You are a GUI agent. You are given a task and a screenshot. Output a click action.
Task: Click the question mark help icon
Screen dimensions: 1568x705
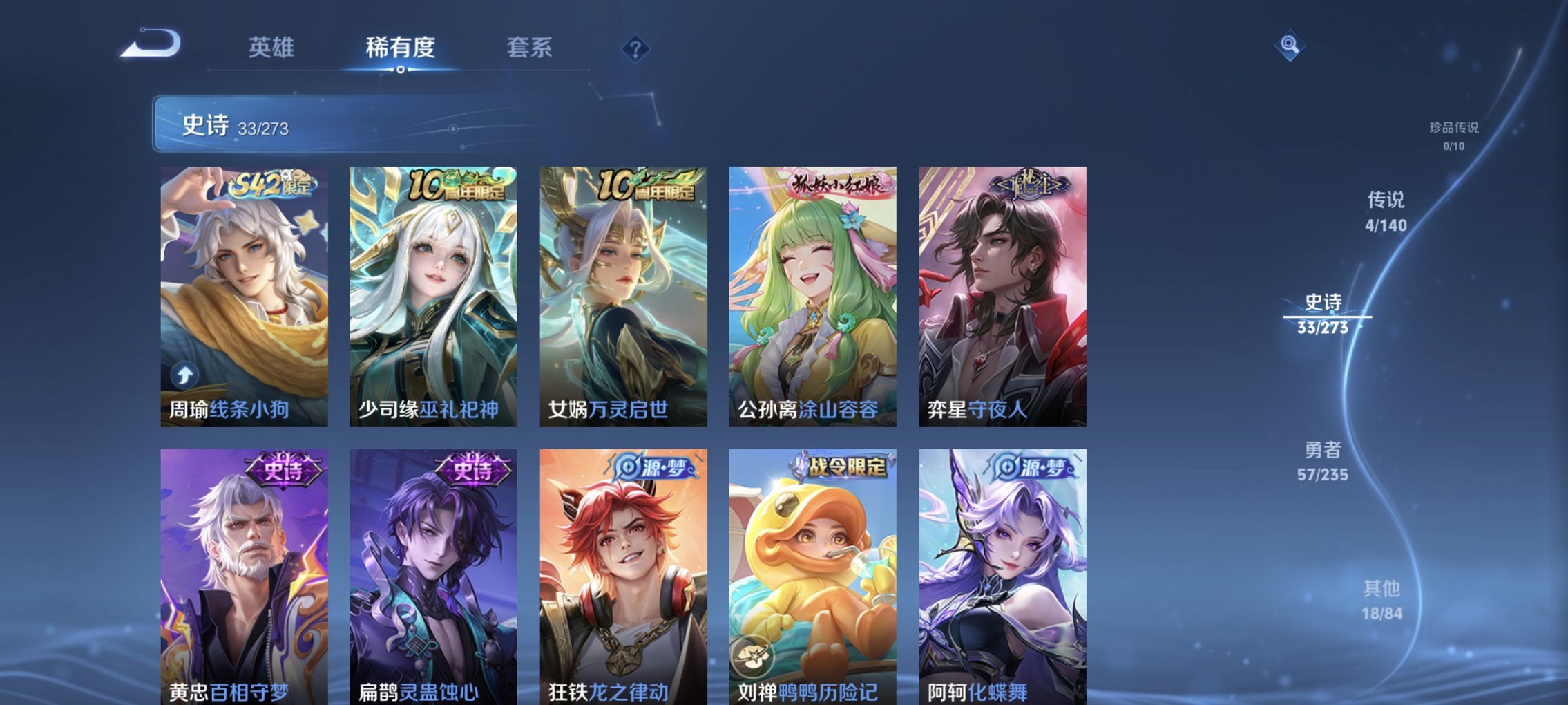coord(636,49)
